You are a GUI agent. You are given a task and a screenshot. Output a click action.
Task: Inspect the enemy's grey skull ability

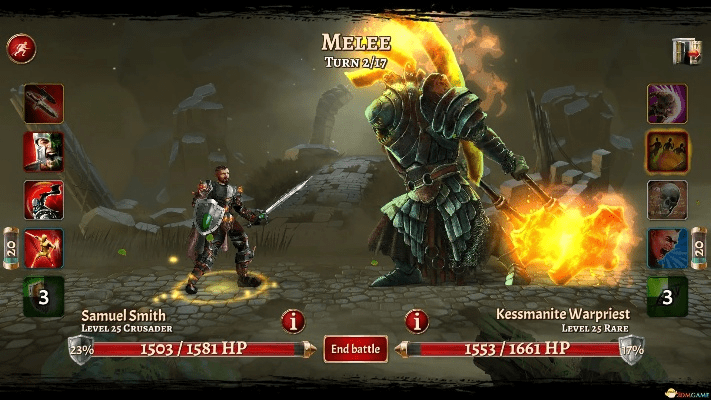667,199
